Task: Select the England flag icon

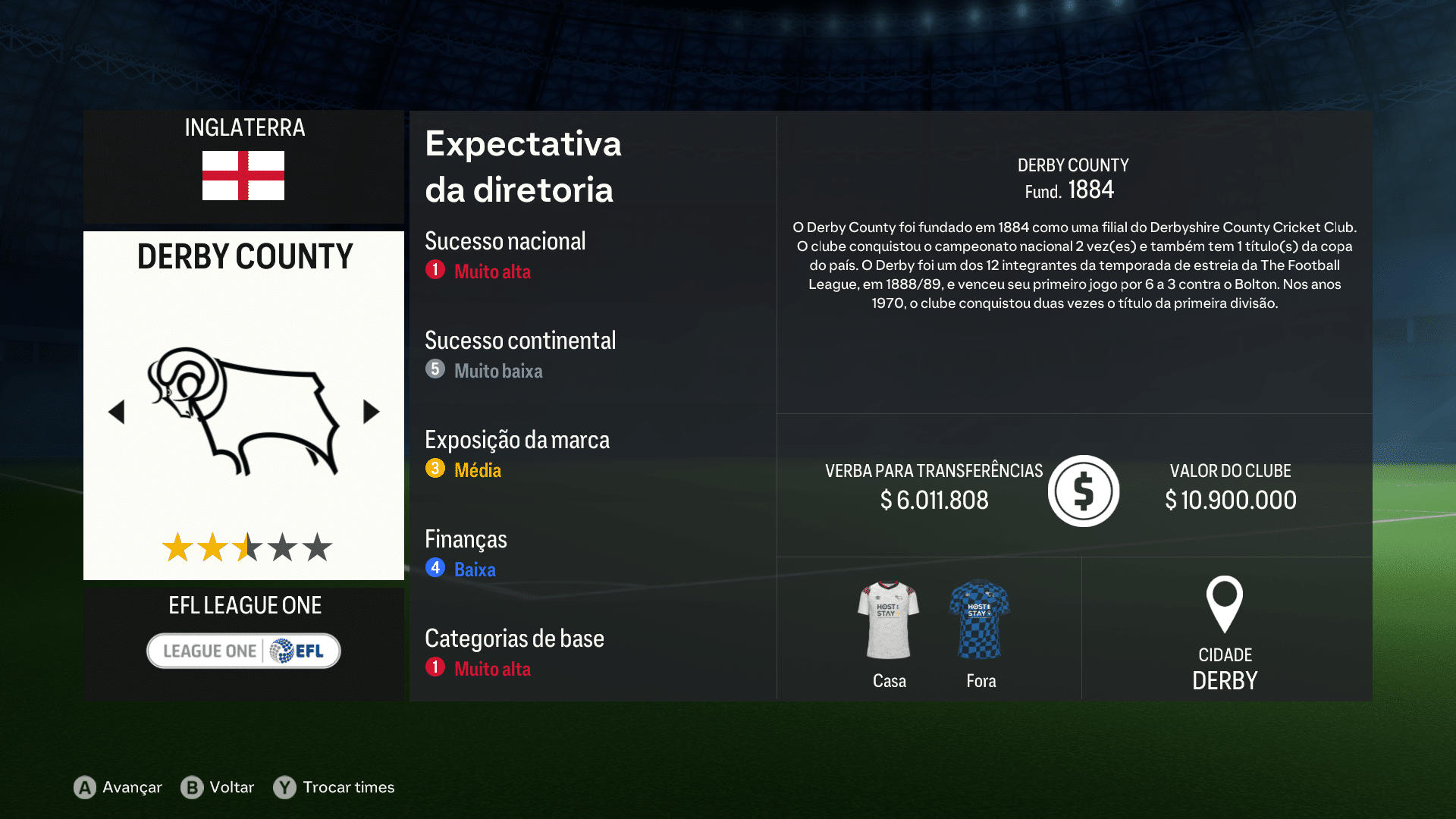Action: click(243, 174)
